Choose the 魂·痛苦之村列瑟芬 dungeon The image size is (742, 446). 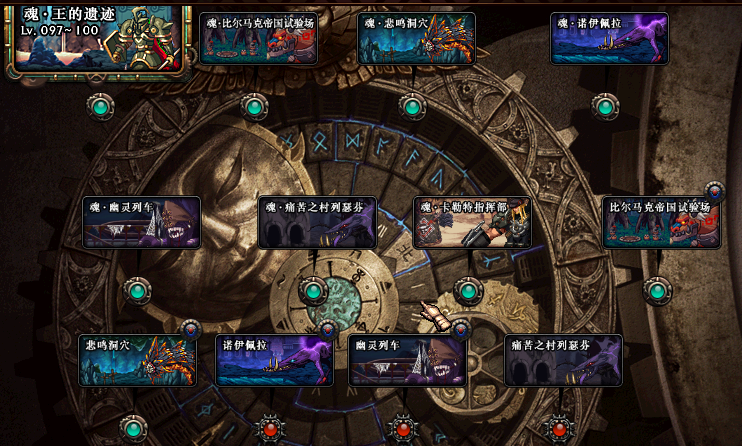tap(318, 222)
